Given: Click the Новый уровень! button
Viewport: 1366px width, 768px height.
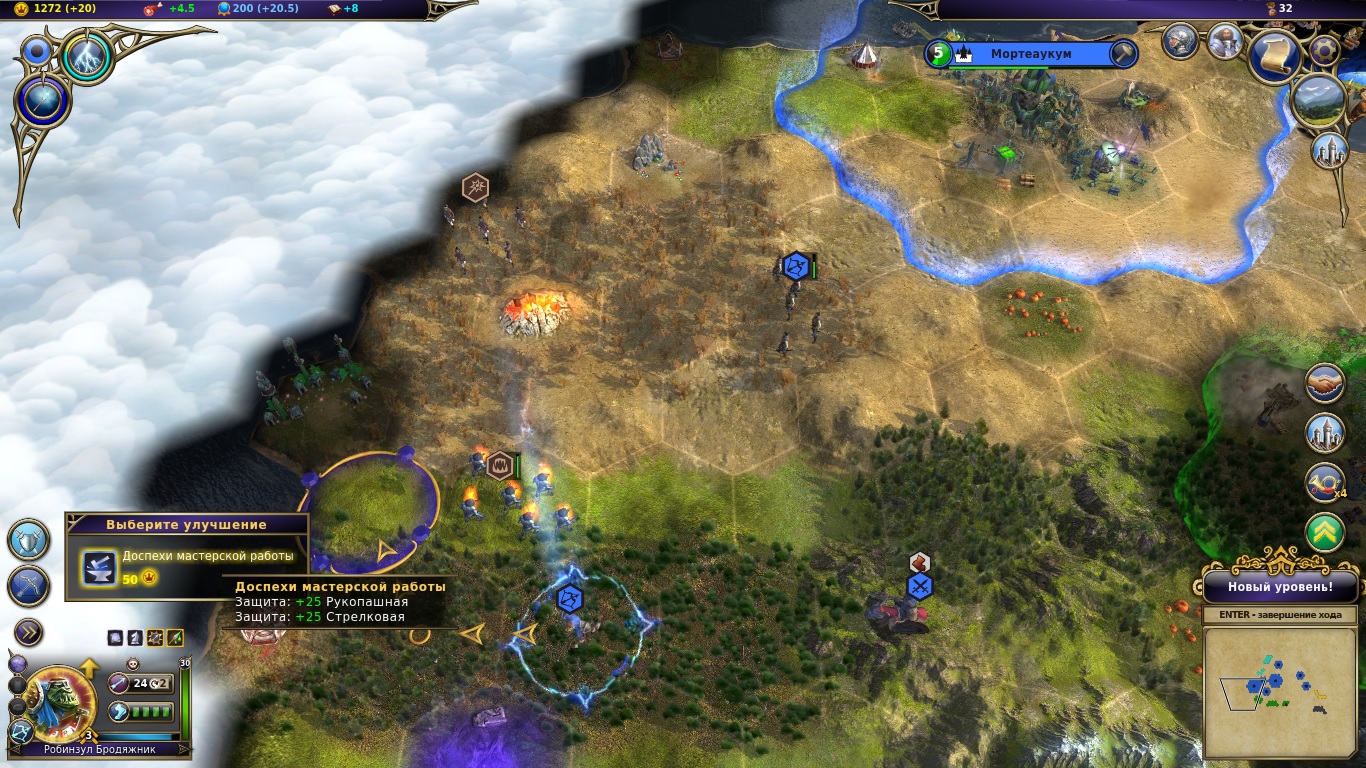Looking at the screenshot, I should pyautogui.click(x=1280, y=587).
